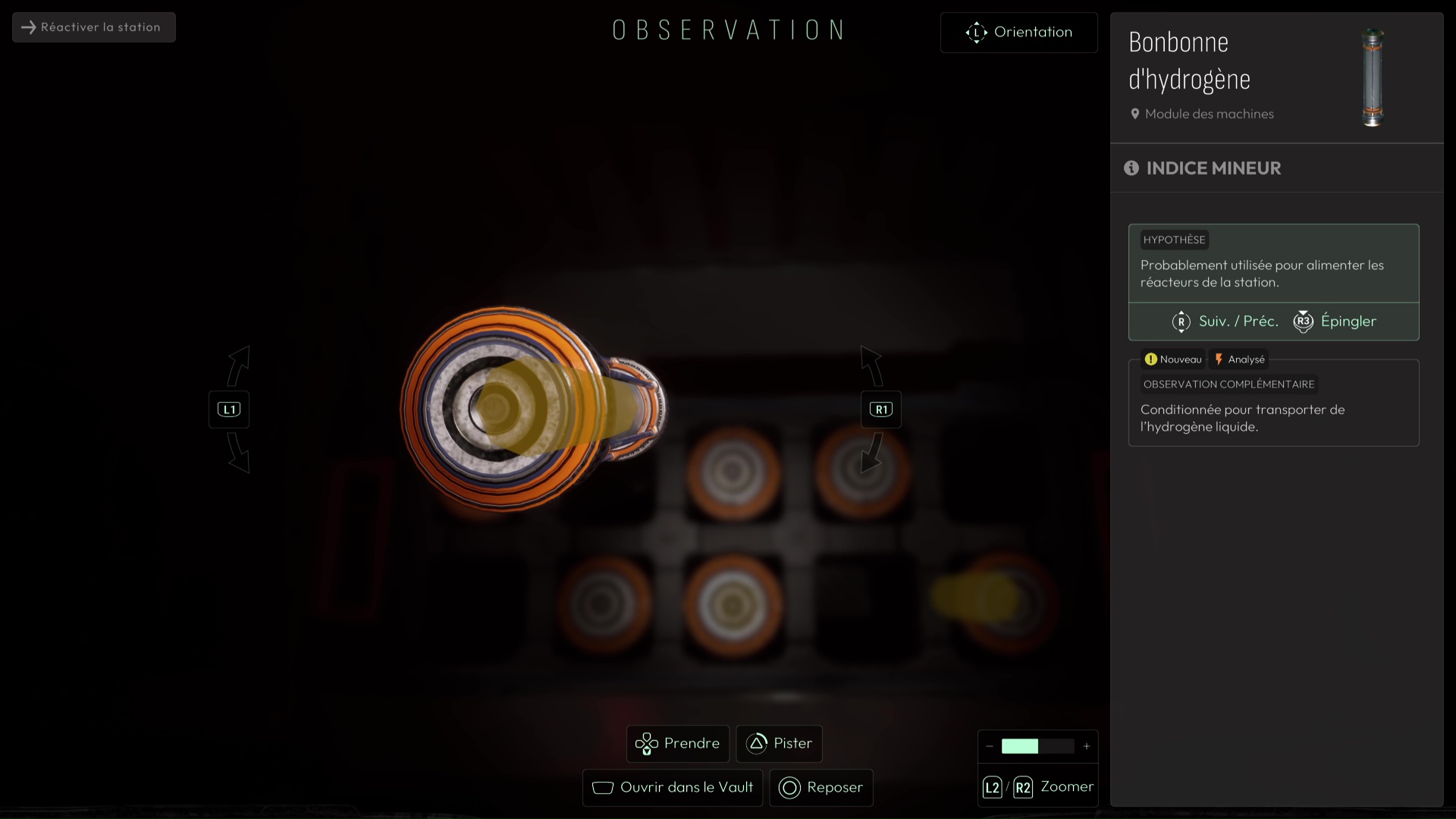Expand the Indice mineur header
1456x819 pixels.
(1213, 168)
